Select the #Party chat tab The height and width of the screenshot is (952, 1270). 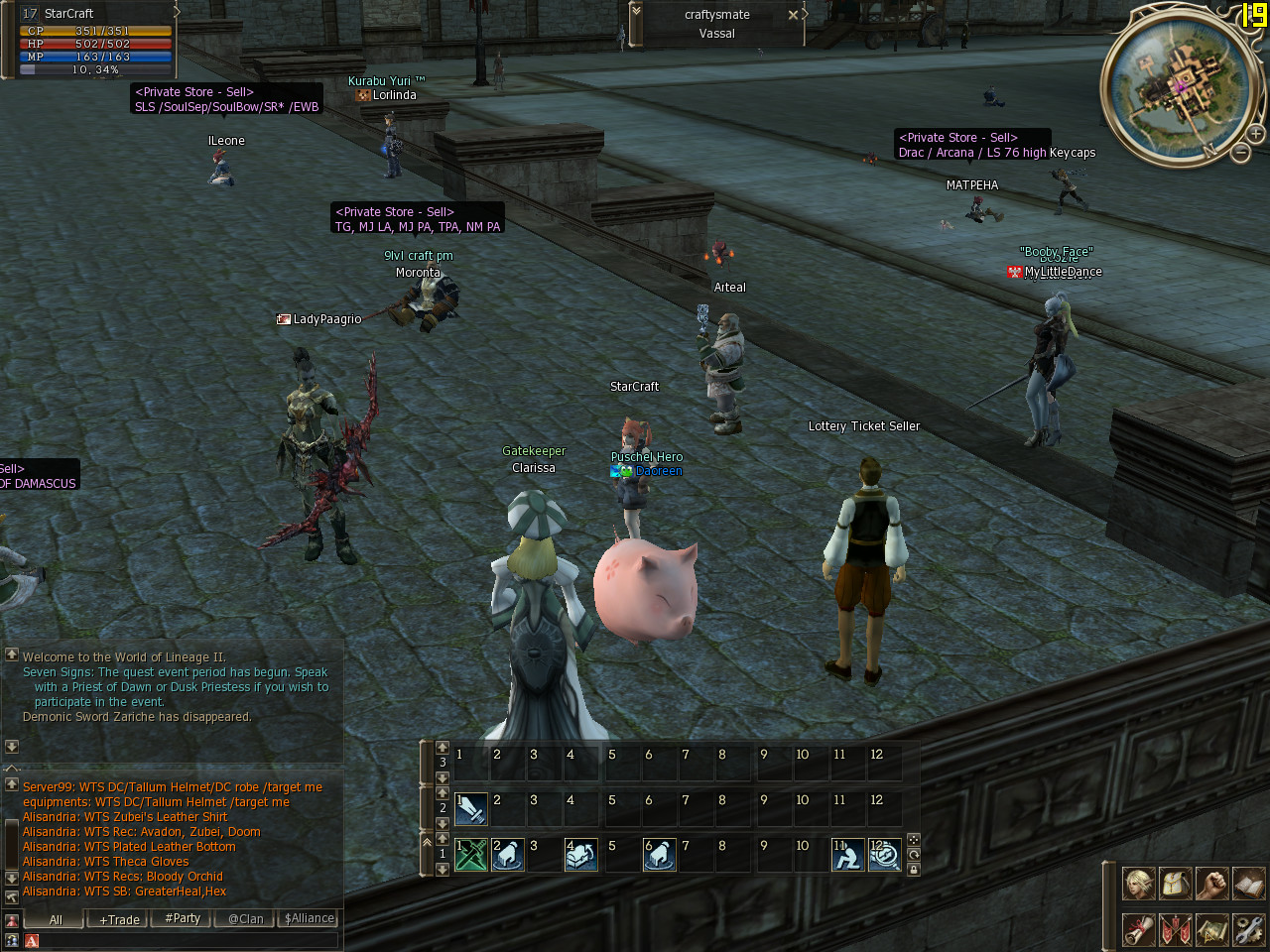183,919
